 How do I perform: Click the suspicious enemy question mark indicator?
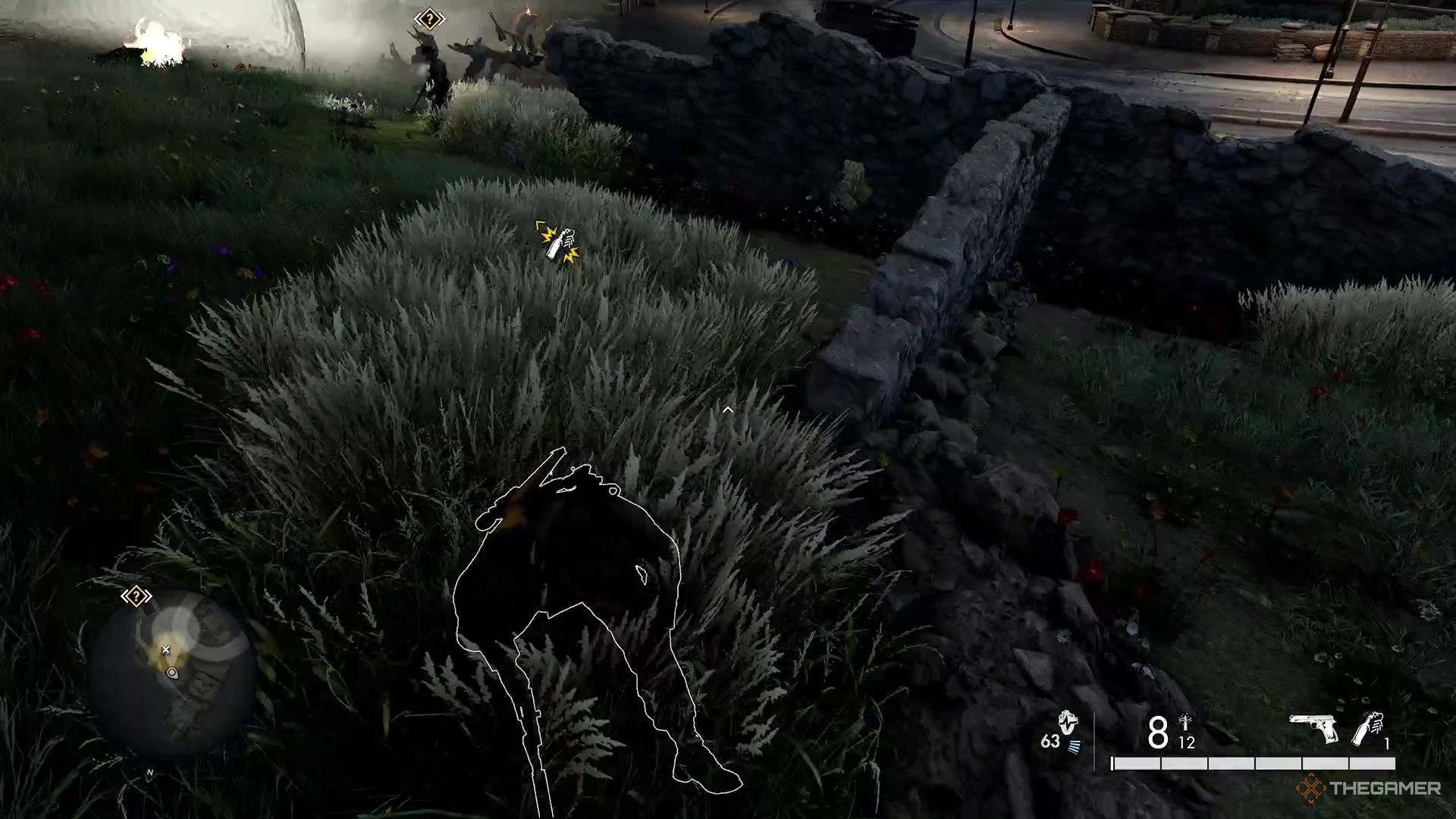coord(429,19)
